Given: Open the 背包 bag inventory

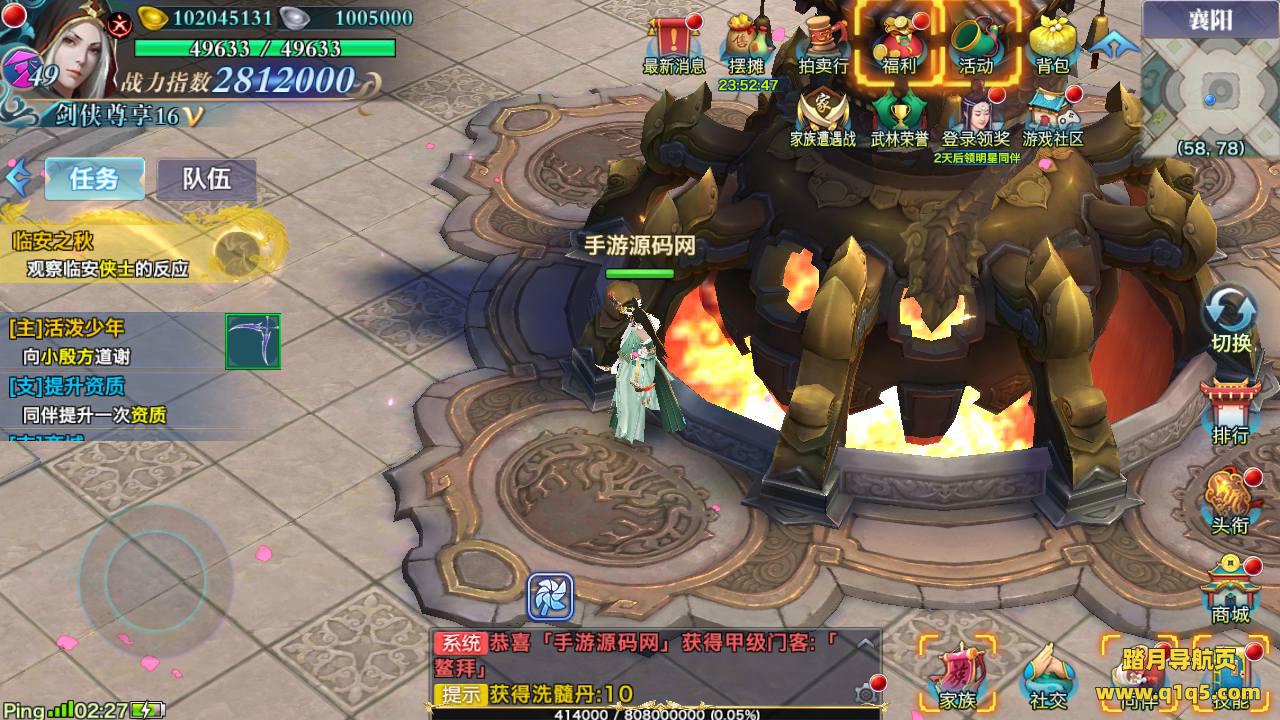Looking at the screenshot, I should click(x=1052, y=45).
